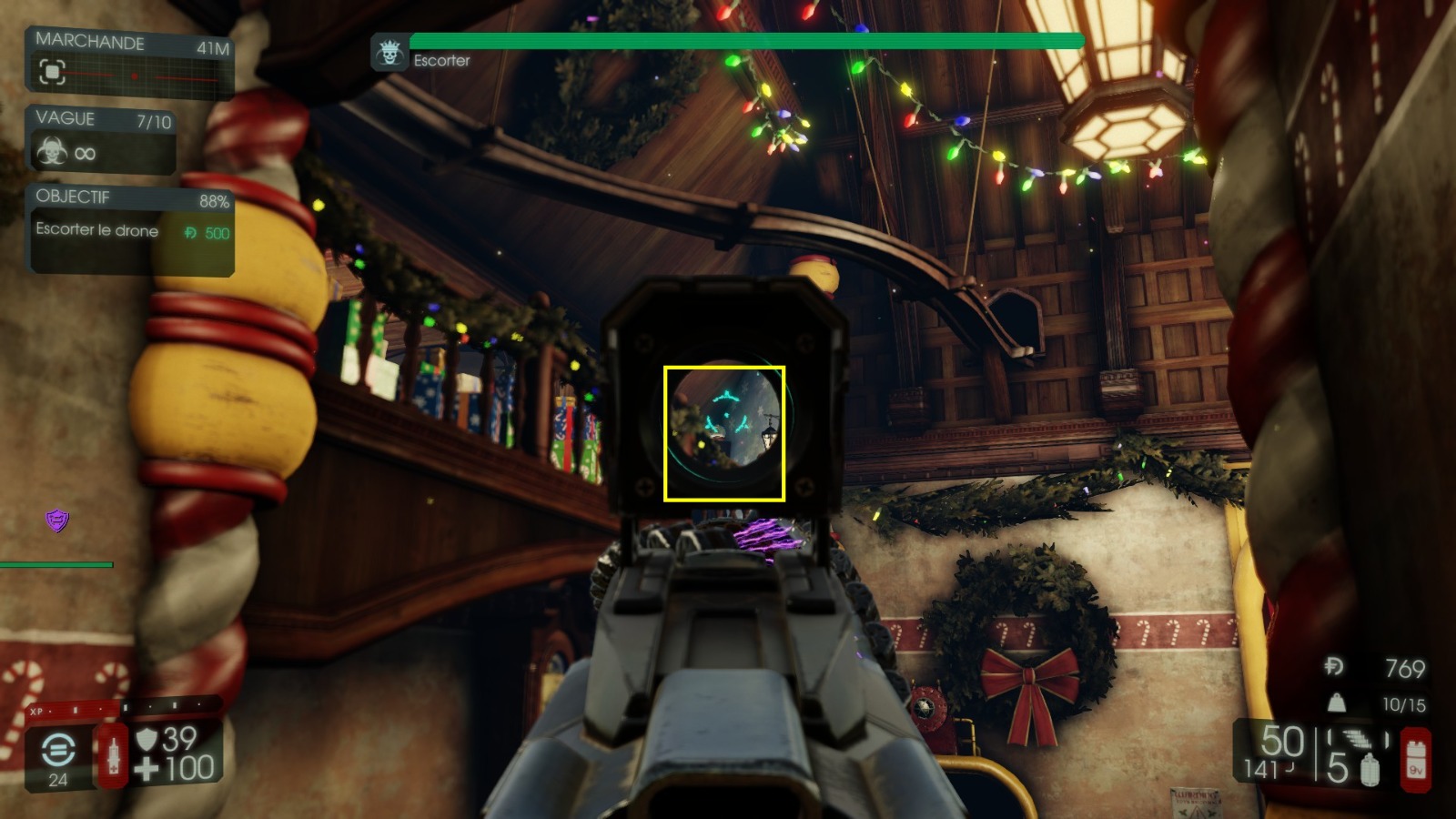Click the Escorter label under the progress bar
The width and height of the screenshot is (1456, 819).
tap(441, 62)
